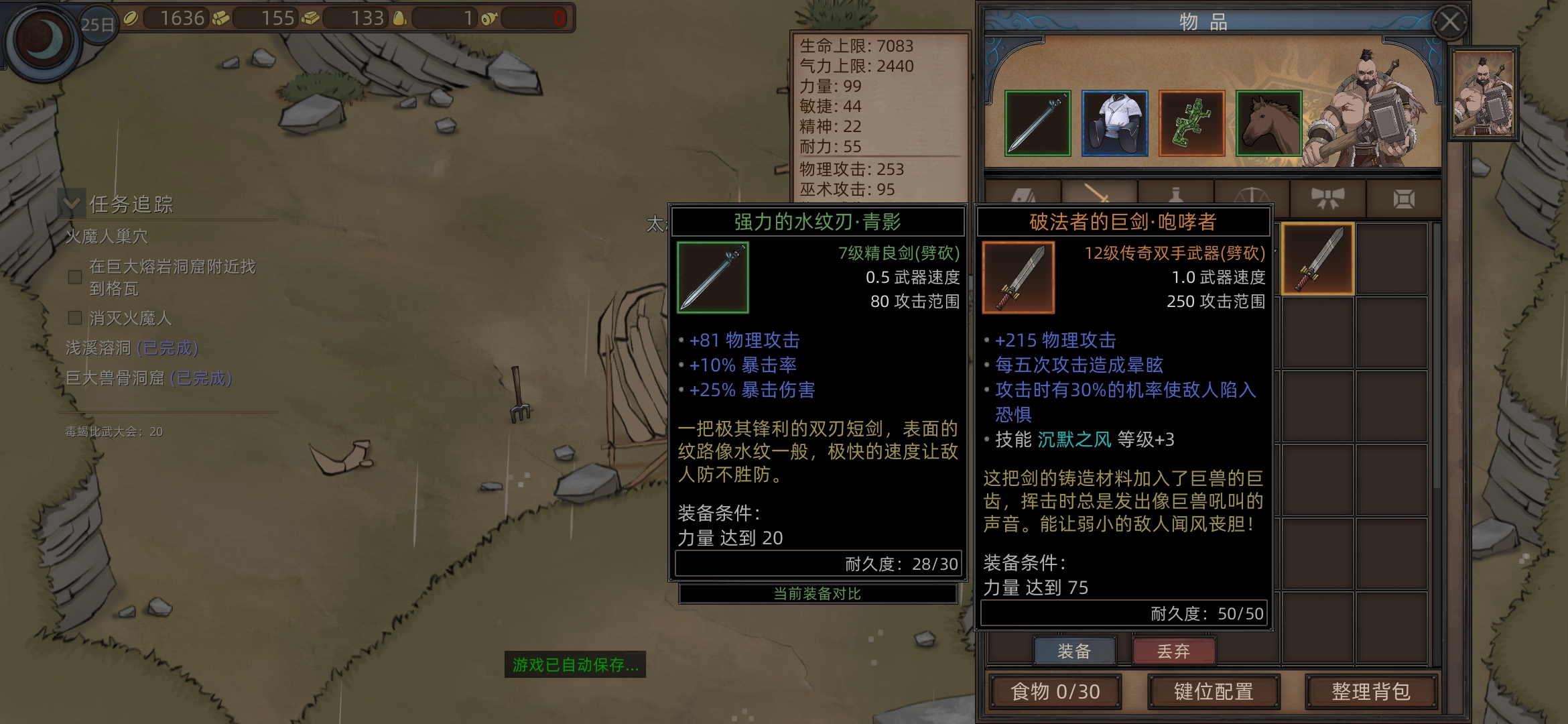The width and height of the screenshot is (1568, 724).
Task: Equip the greatsword with the 装备 button
Action: coord(1074,651)
